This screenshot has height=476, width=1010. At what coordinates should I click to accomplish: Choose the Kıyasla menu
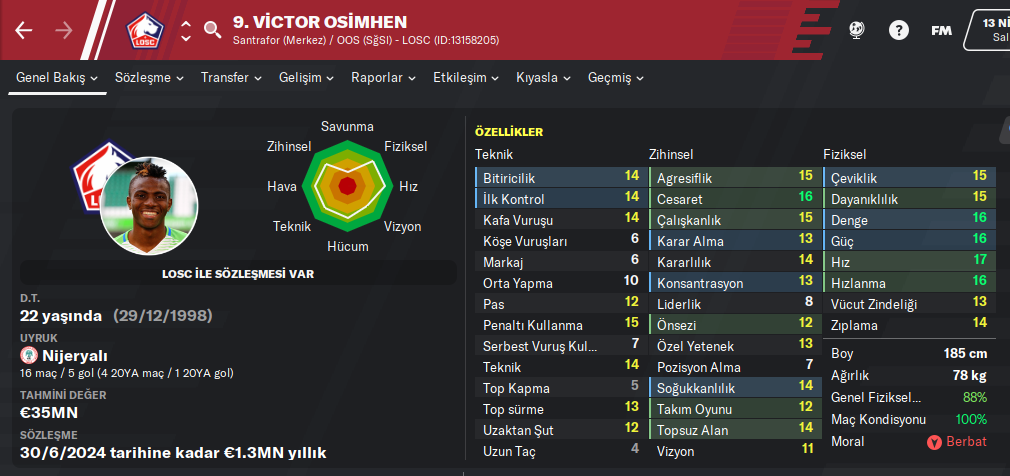[543, 77]
